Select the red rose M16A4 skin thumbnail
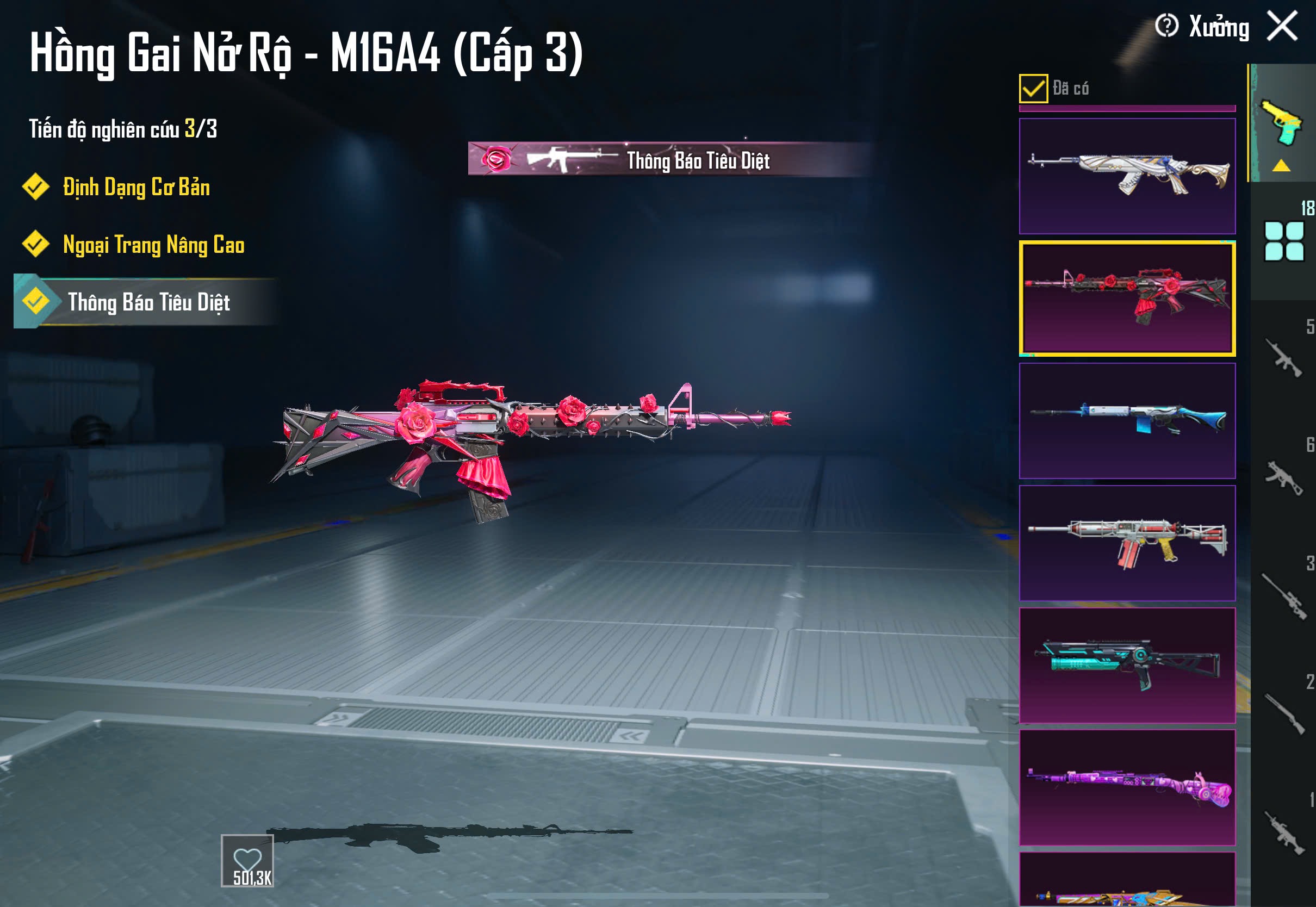This screenshot has width=1316, height=907. [1127, 299]
